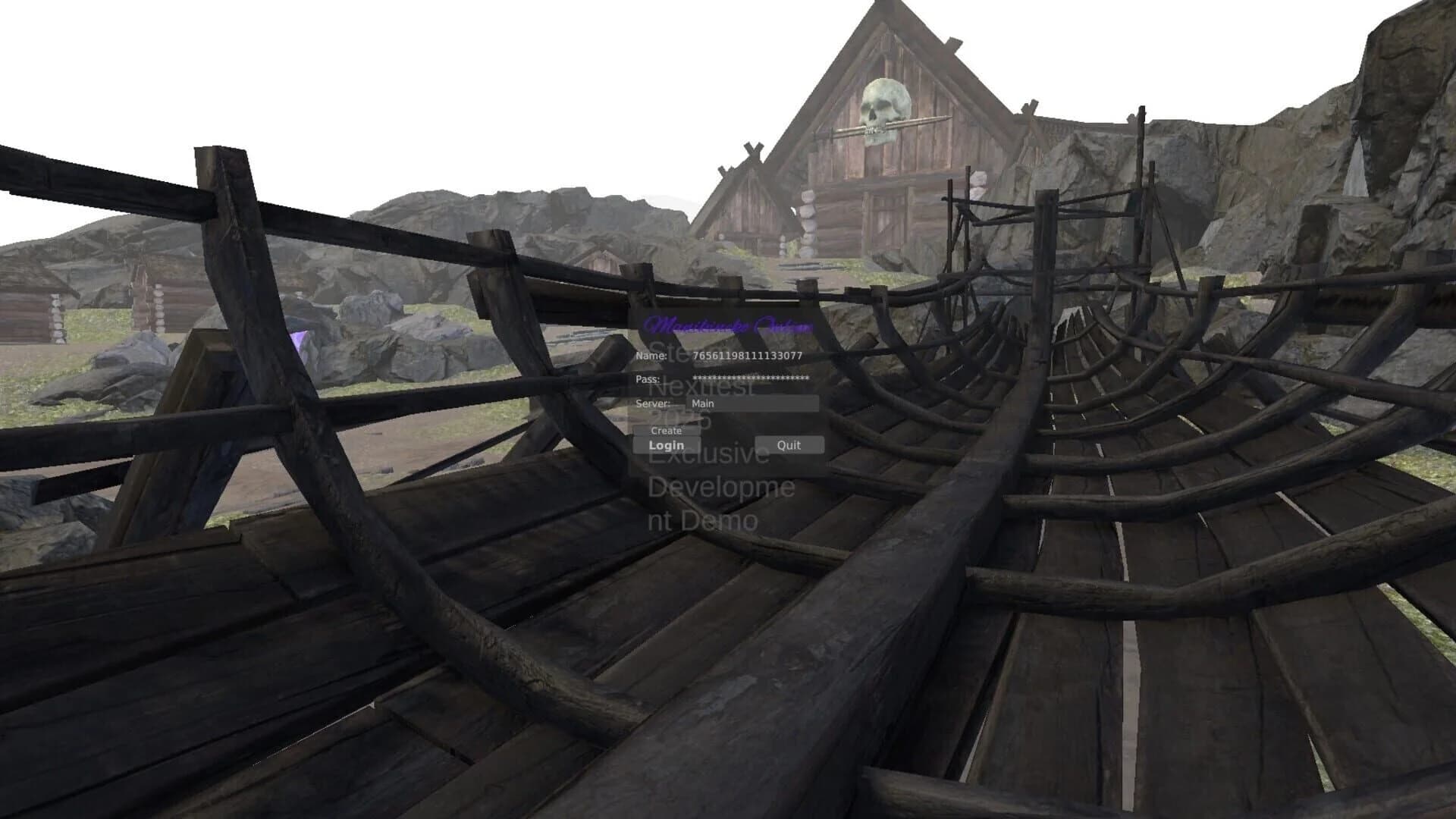The height and width of the screenshot is (819, 1456).
Task: Click the Quit button beside Login
Action: [x=789, y=445]
